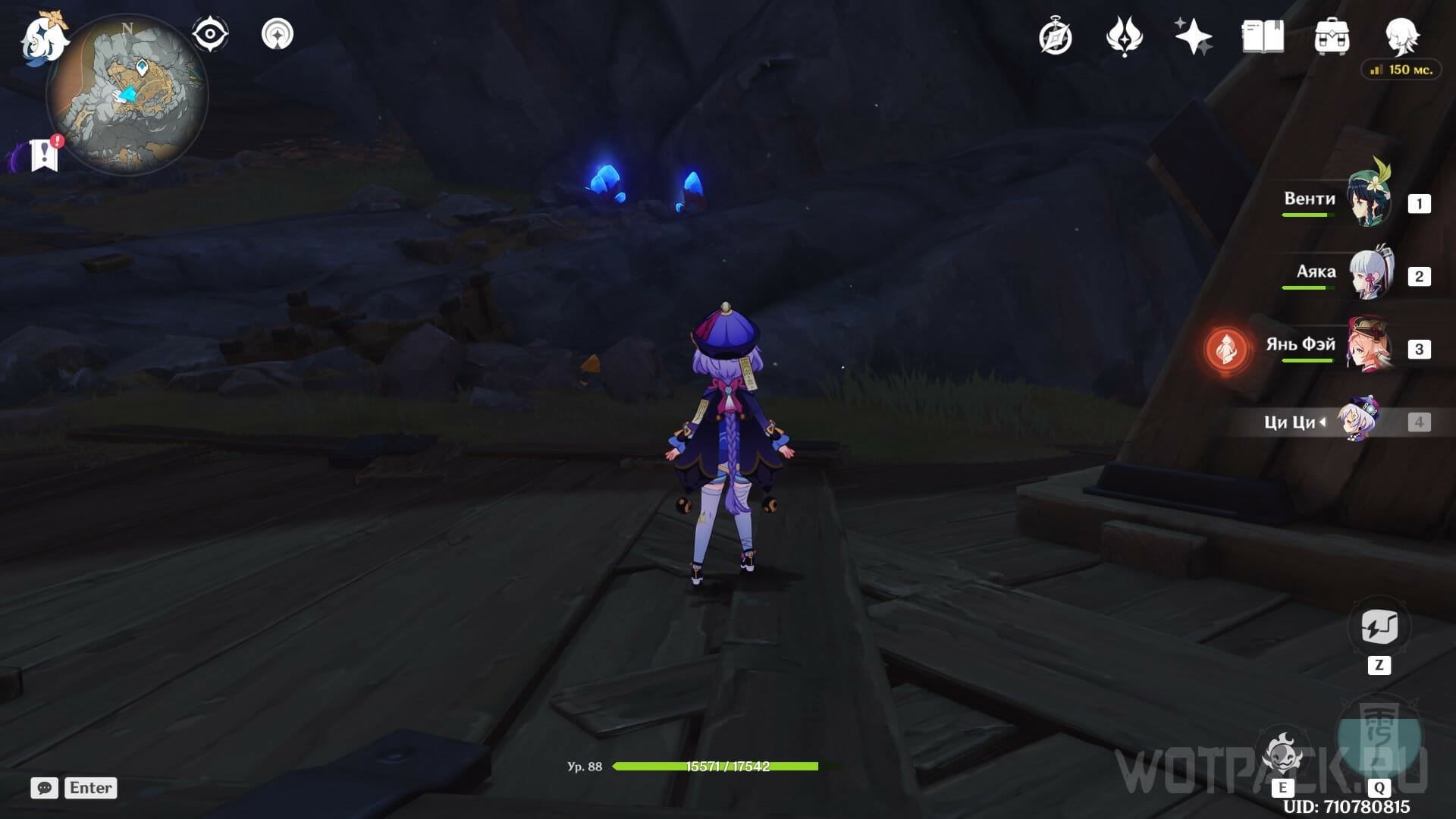Viewport: 1456px width, 819px height.
Task: Use the gadget icon above Z
Action: point(1379,627)
